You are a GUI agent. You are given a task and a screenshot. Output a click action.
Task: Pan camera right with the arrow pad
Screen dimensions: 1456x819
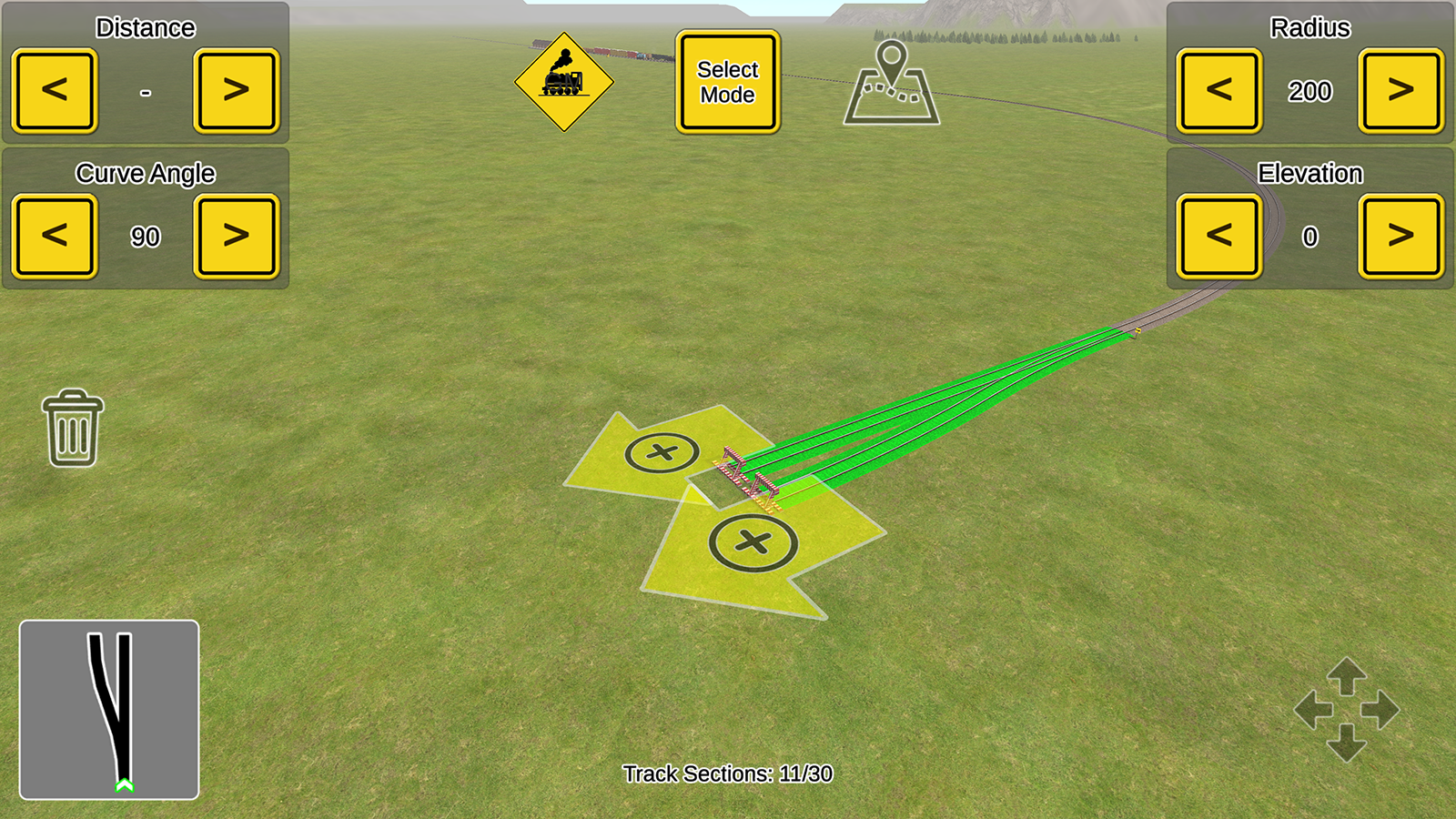click(1380, 712)
